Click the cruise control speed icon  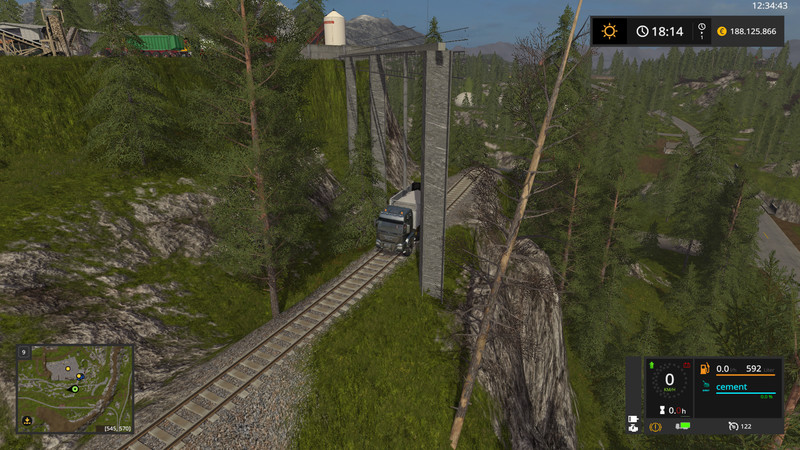click(733, 427)
